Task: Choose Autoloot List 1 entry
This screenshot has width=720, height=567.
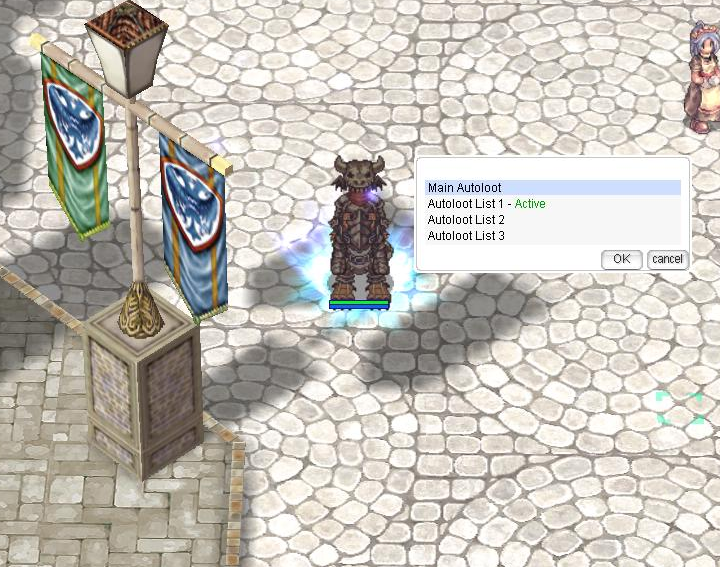Action: 486,204
